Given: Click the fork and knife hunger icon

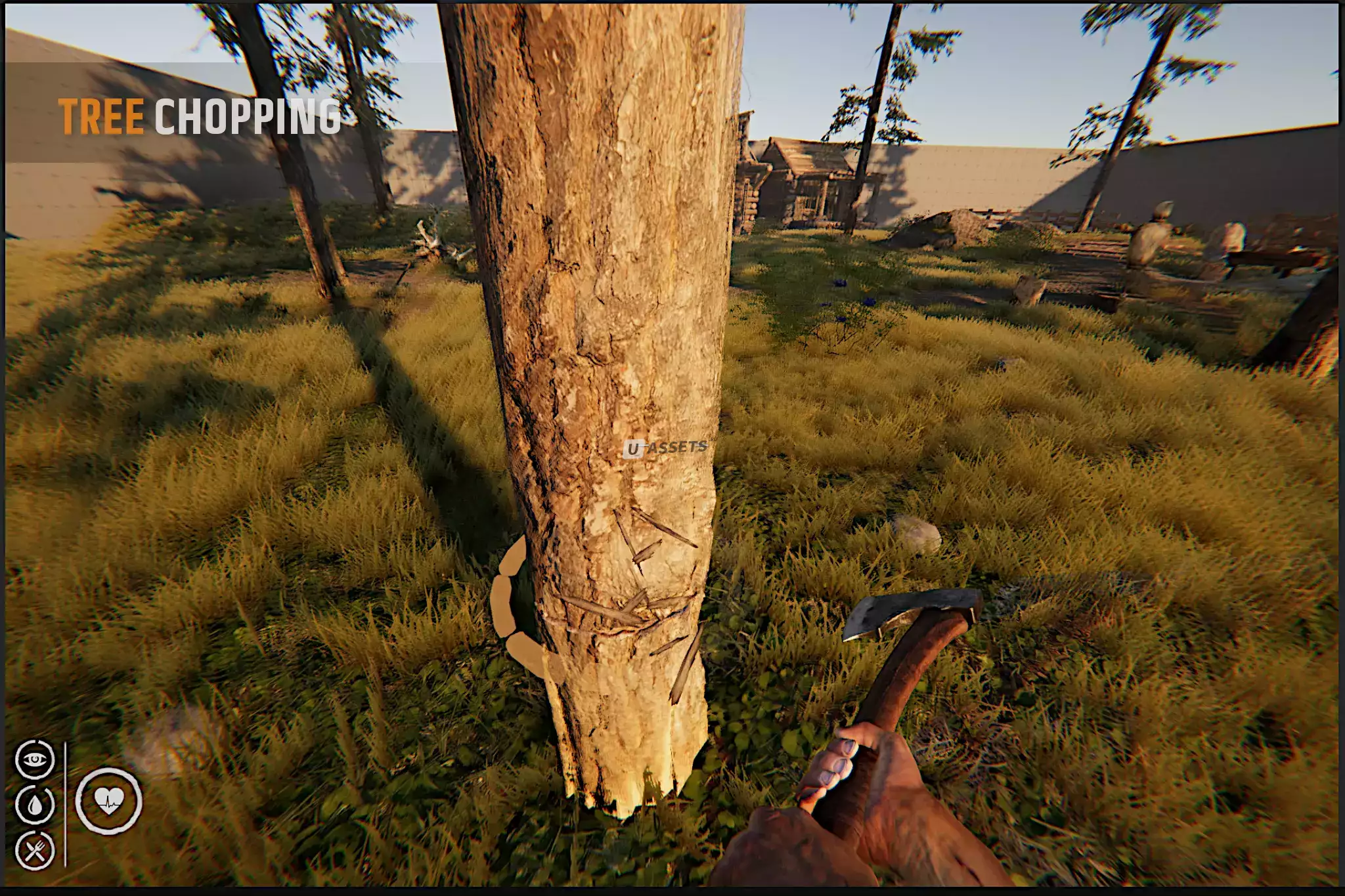Looking at the screenshot, I should tap(34, 851).
